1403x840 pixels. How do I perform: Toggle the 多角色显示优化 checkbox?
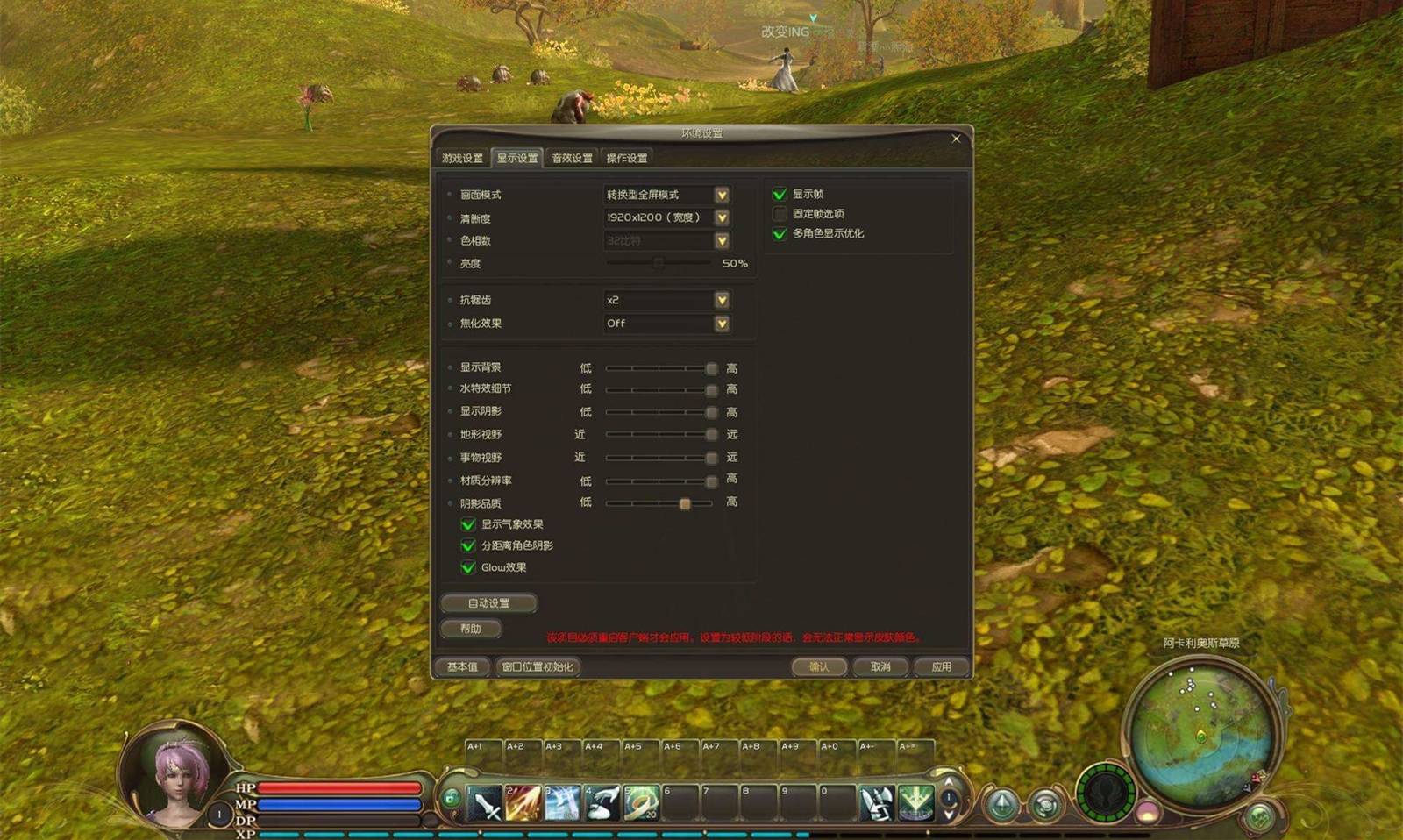tap(780, 234)
